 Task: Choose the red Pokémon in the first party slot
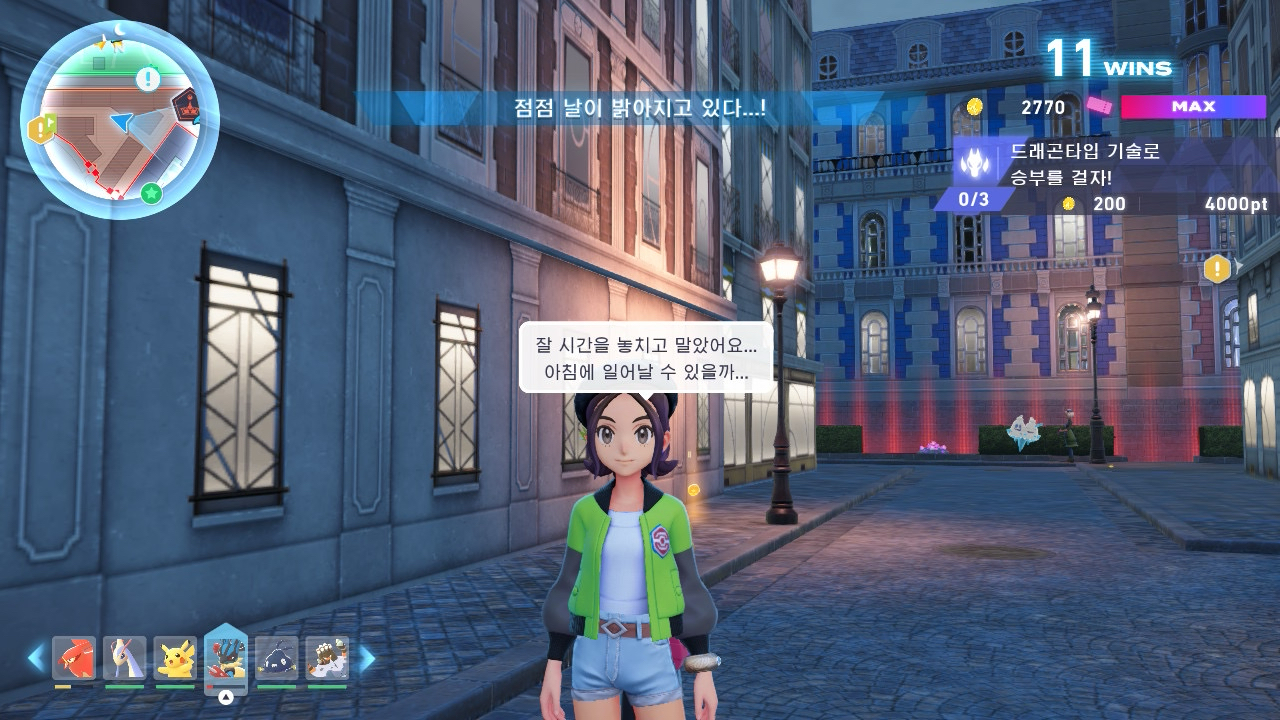(74, 658)
